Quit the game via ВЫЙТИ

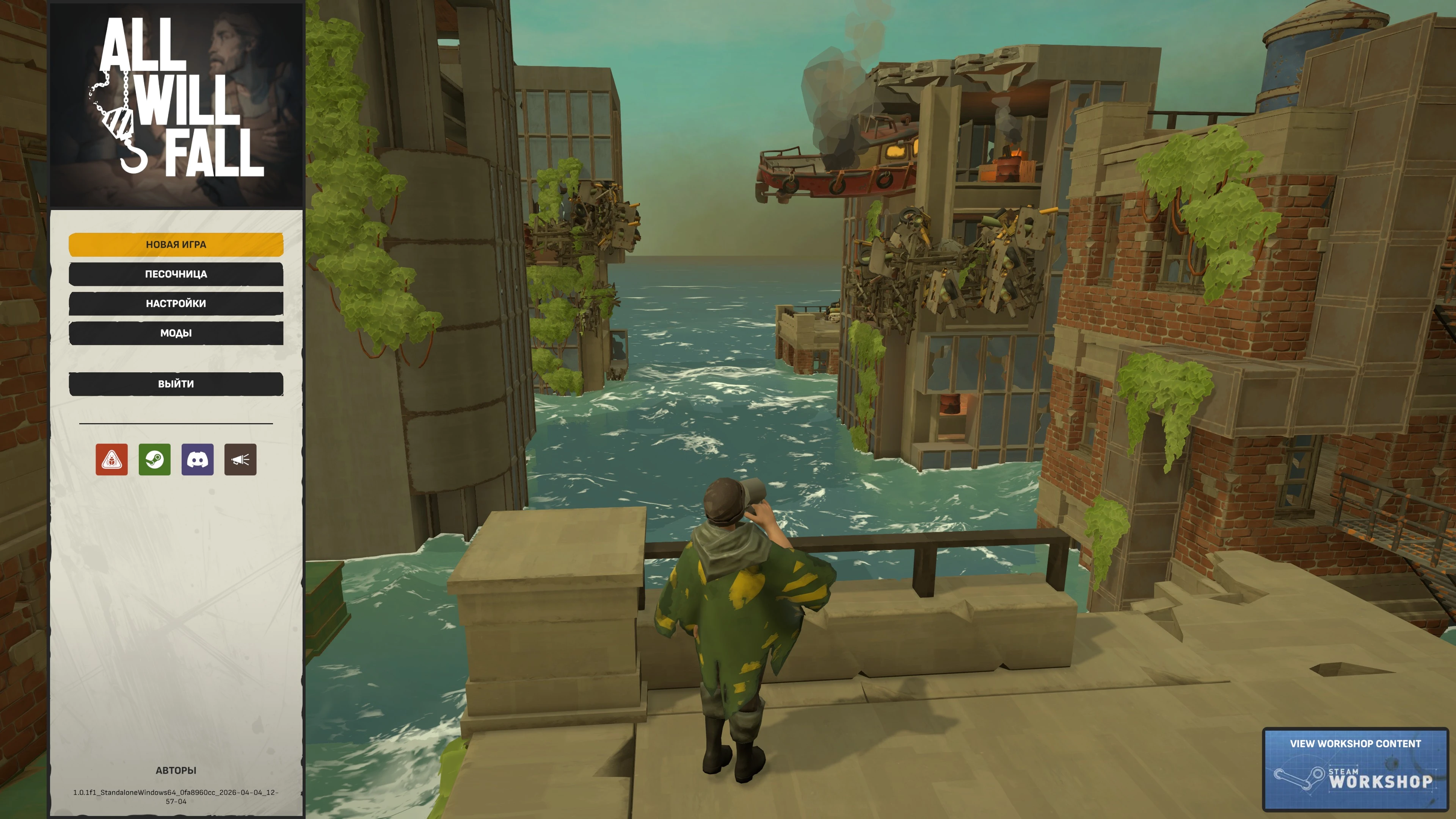[176, 384]
